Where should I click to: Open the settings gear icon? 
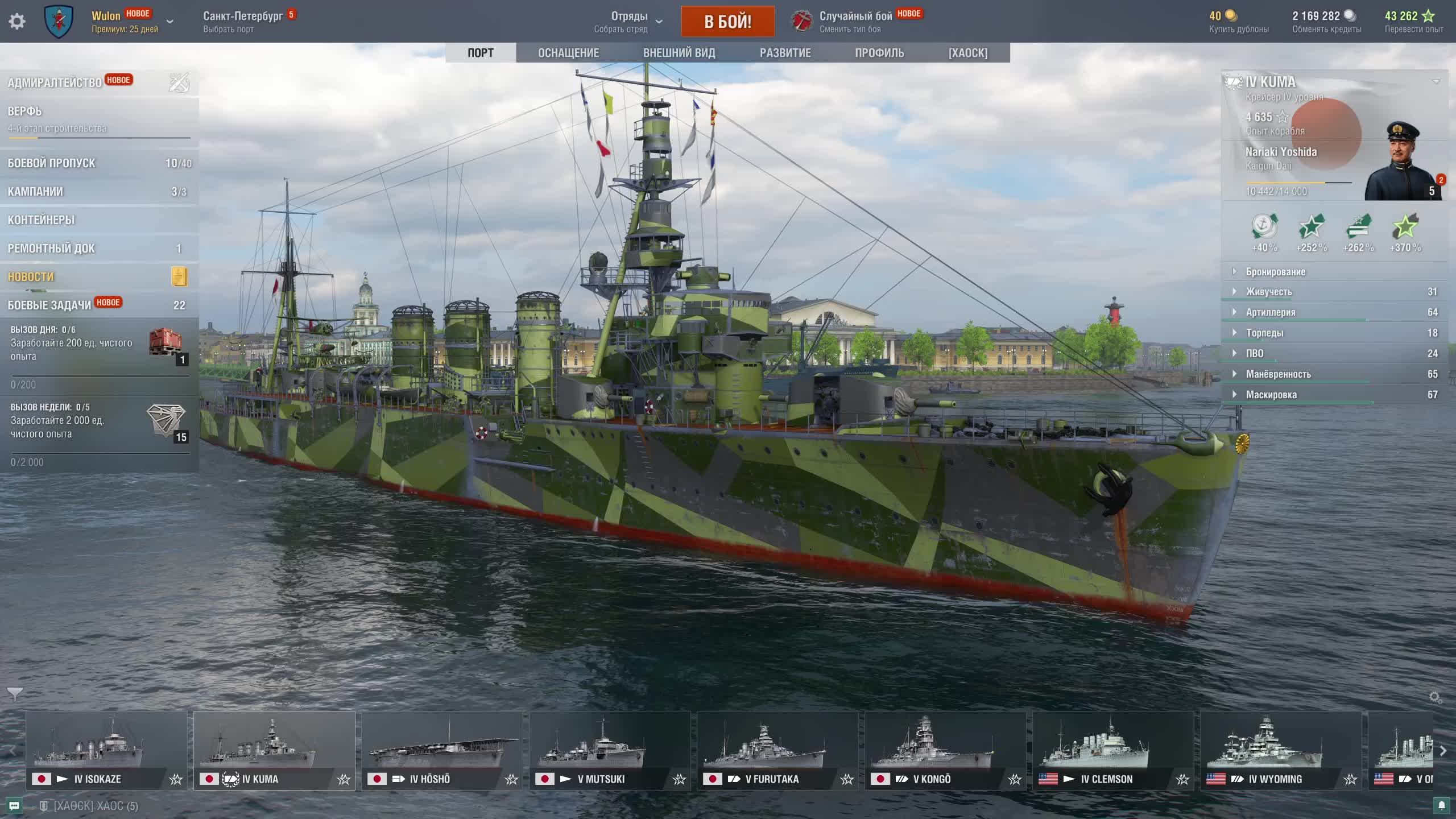pyautogui.click(x=17, y=22)
